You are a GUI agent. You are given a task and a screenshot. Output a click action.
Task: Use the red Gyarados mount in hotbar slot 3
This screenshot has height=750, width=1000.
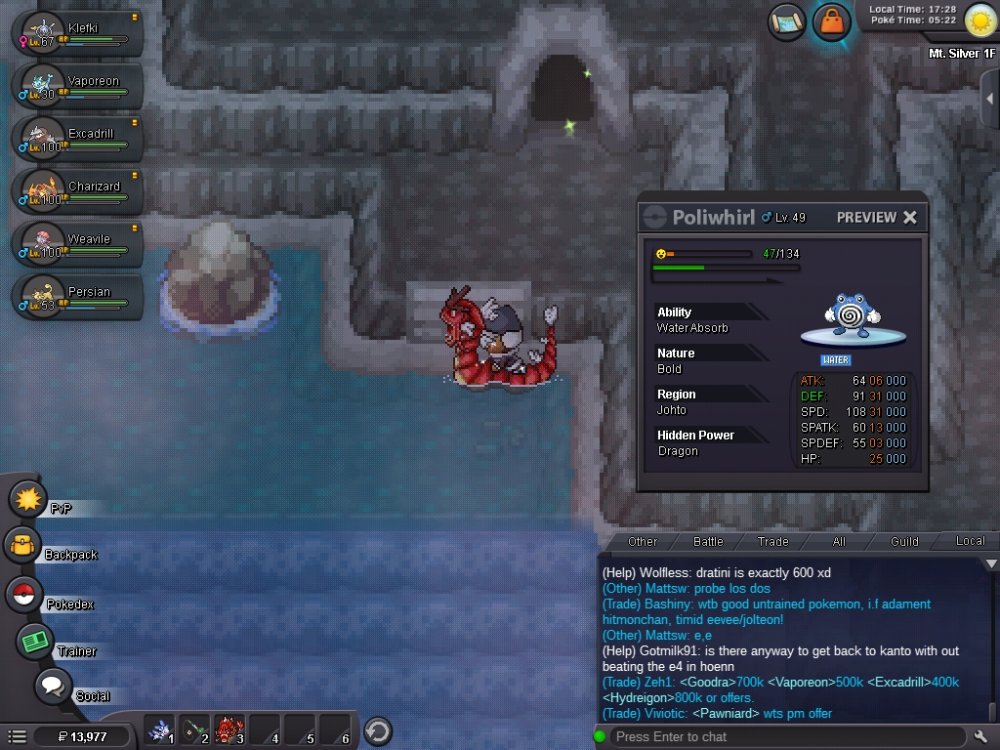click(x=229, y=730)
